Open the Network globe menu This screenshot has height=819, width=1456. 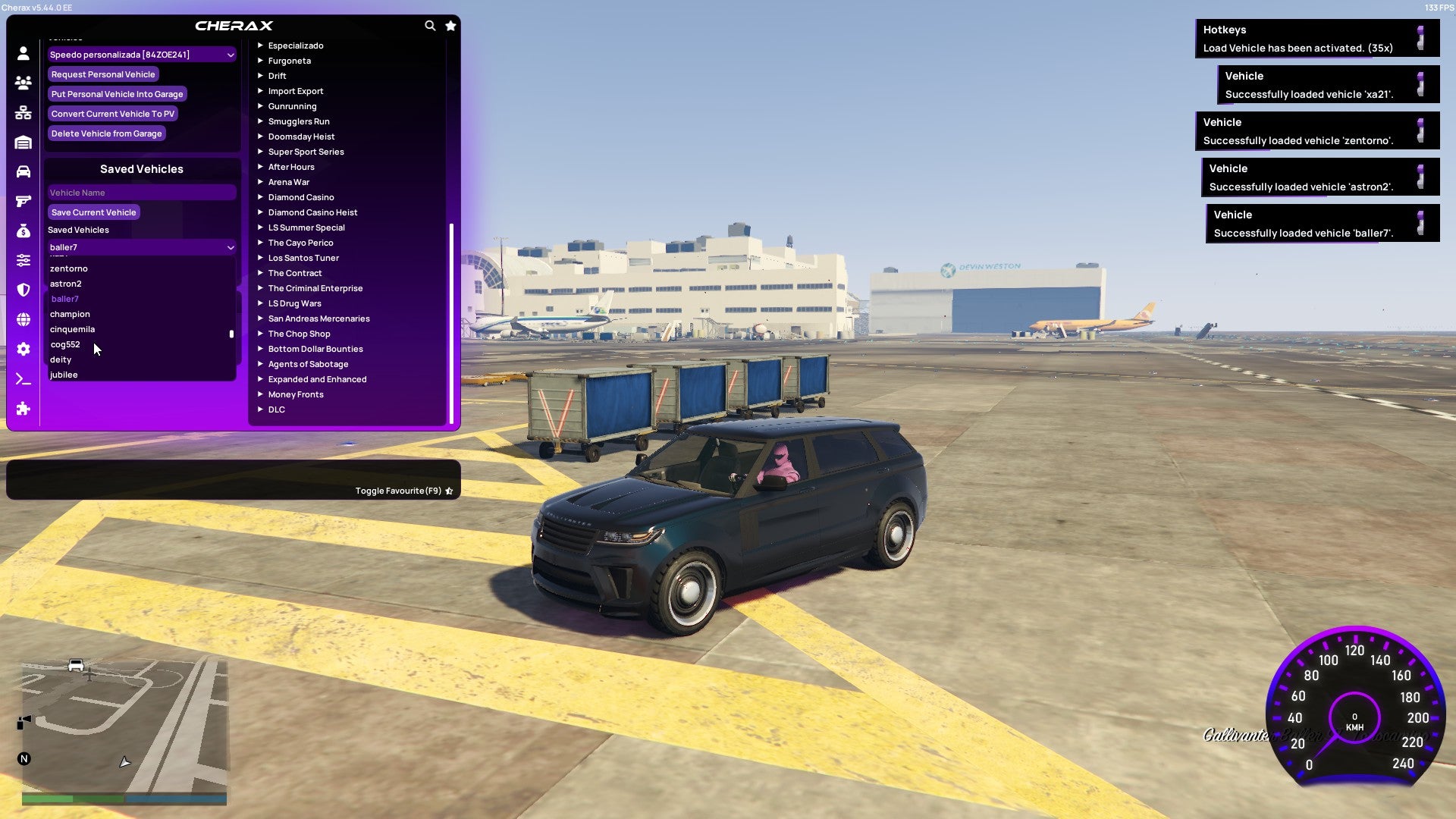coord(23,319)
